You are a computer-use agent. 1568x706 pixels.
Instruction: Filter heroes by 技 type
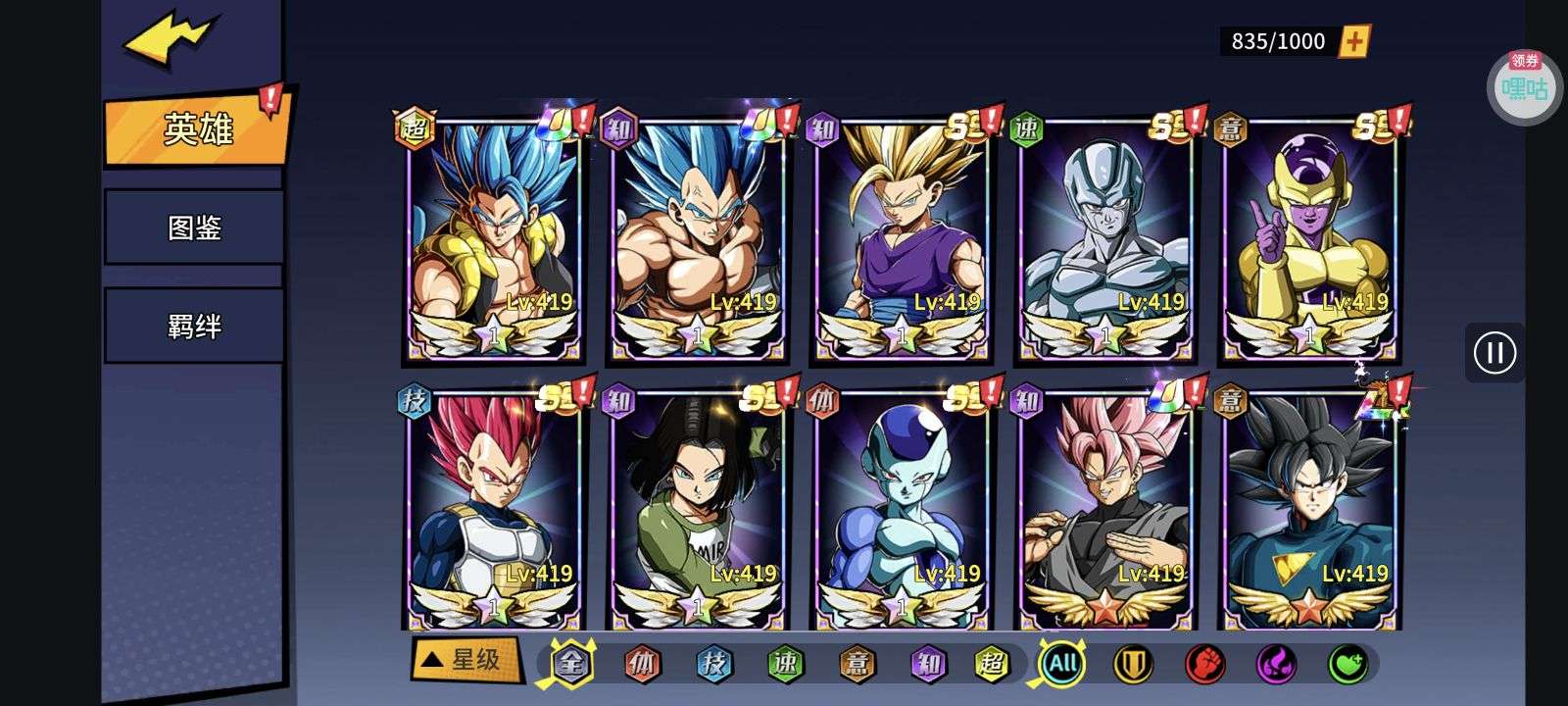713,665
